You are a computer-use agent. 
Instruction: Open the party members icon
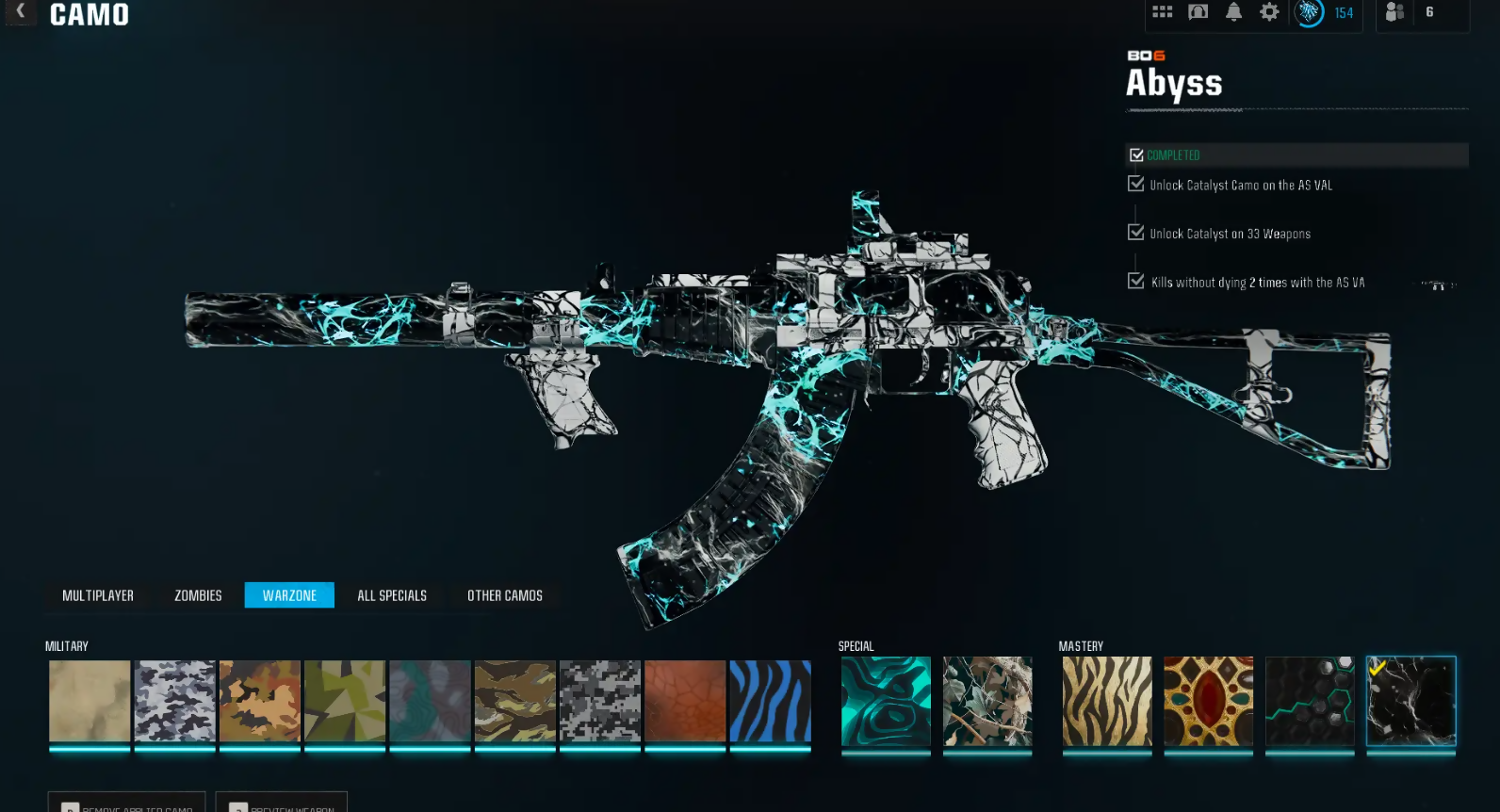pyautogui.click(x=1395, y=12)
